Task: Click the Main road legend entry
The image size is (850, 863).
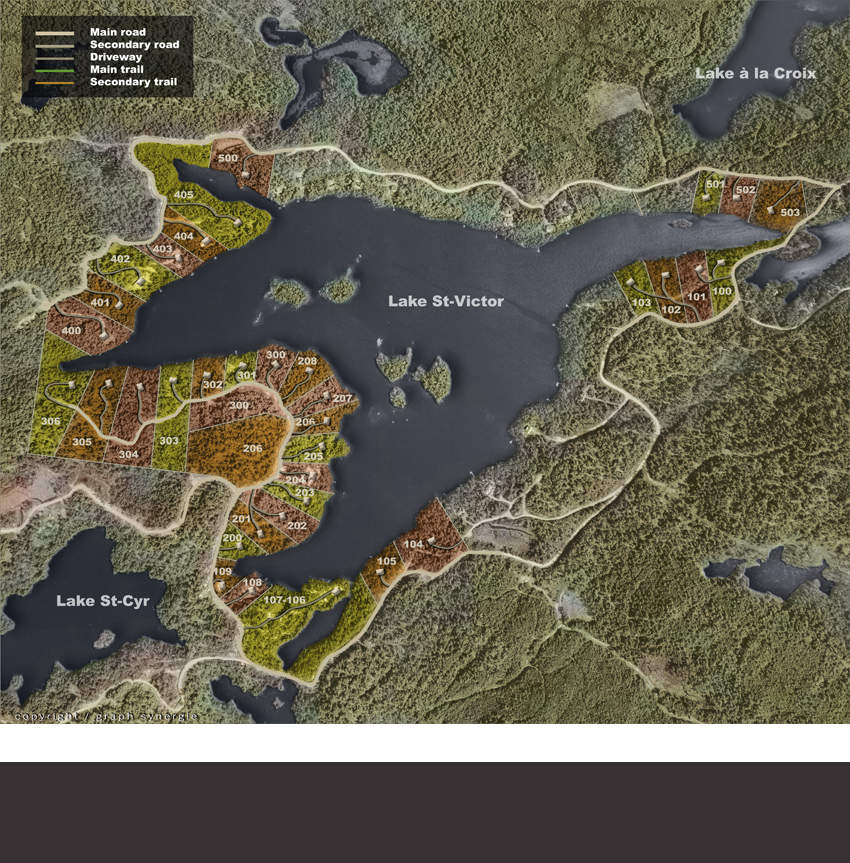Action: point(116,32)
